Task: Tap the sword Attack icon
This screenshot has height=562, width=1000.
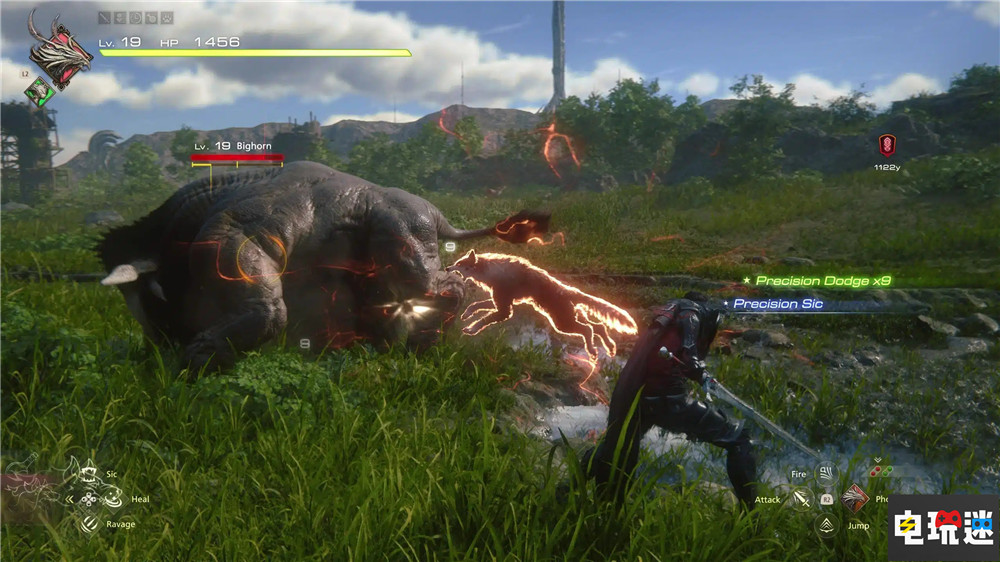Action: (x=801, y=498)
